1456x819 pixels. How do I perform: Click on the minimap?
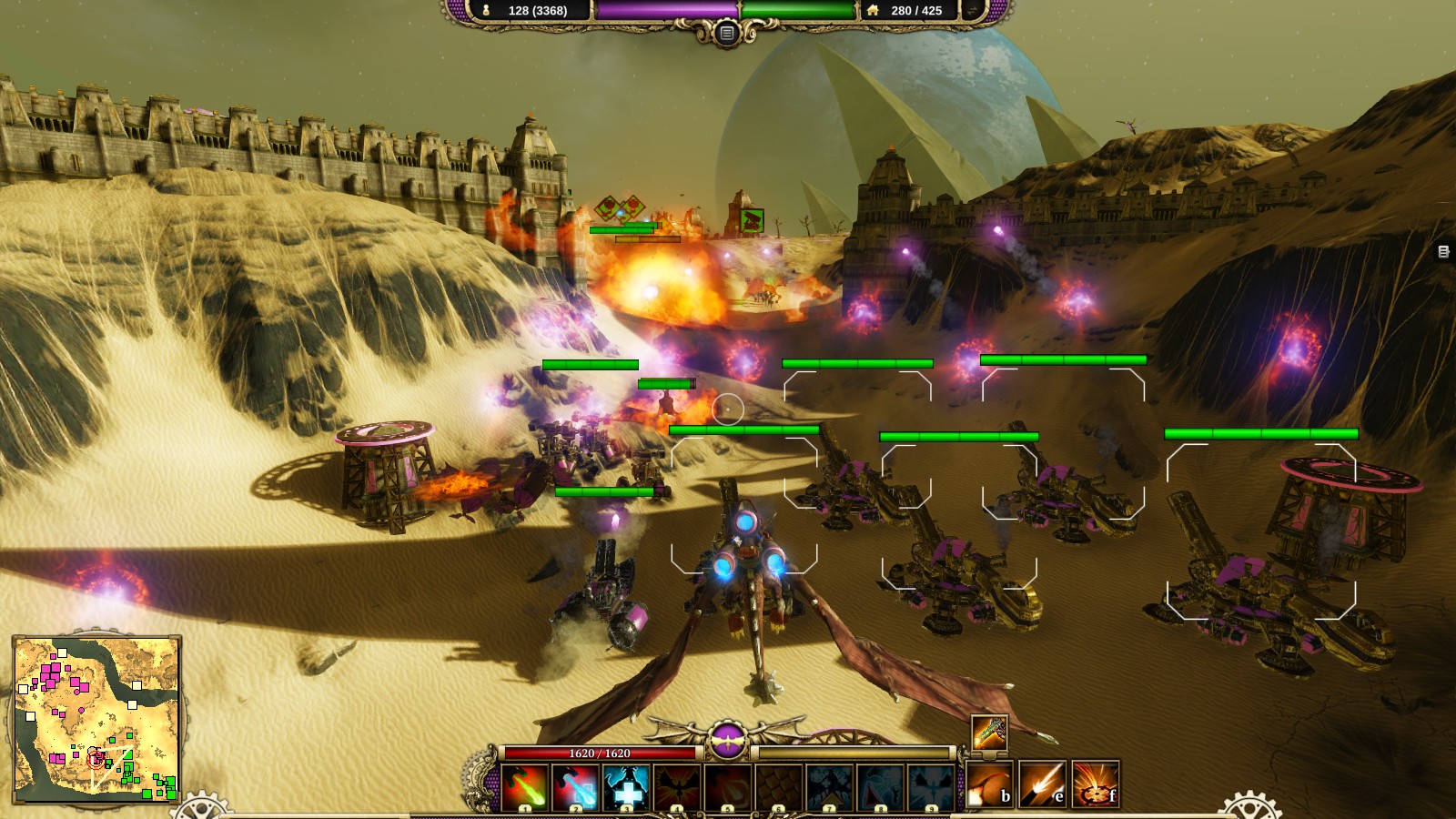97,719
